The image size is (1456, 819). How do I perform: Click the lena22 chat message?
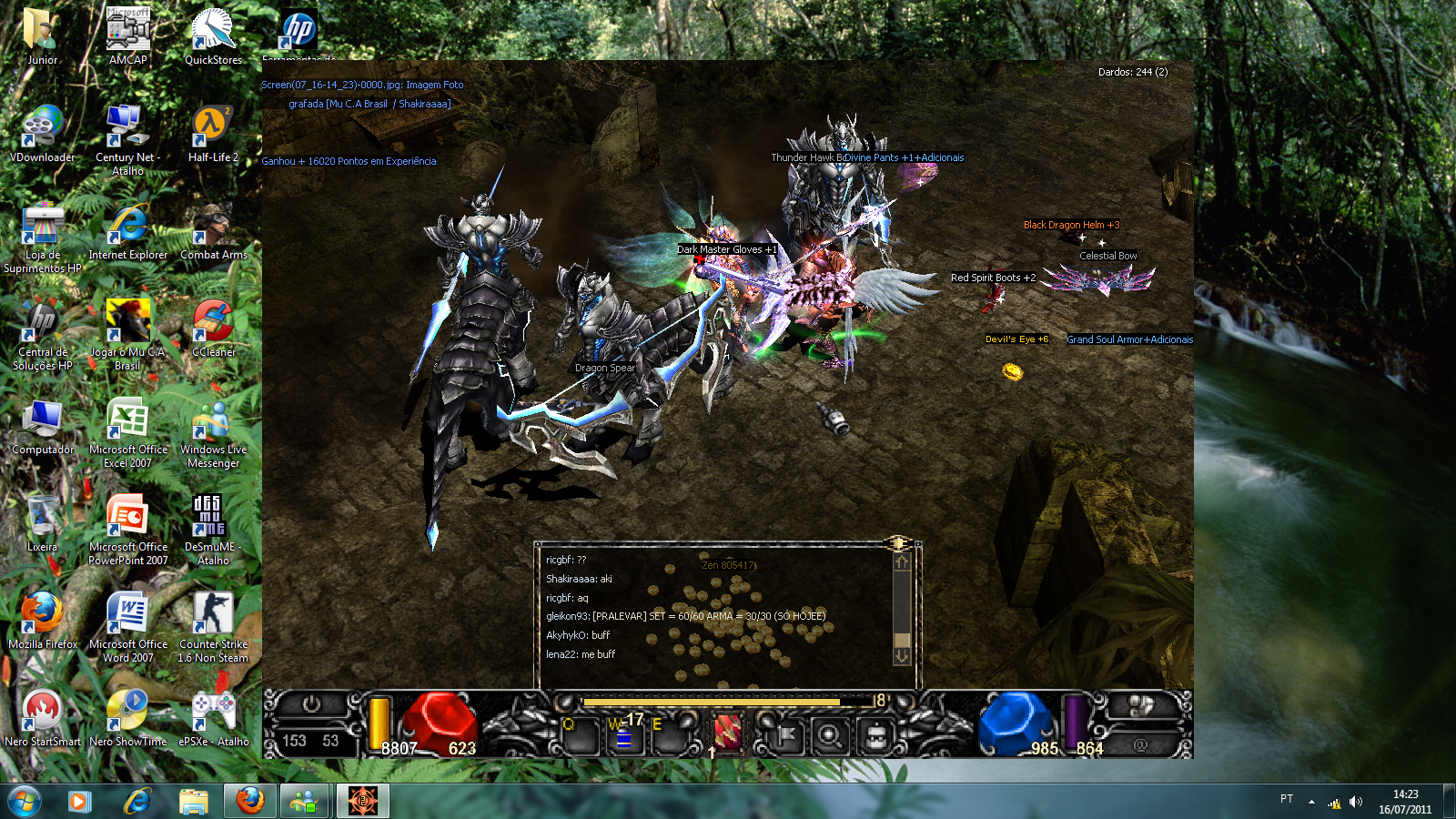(581, 654)
